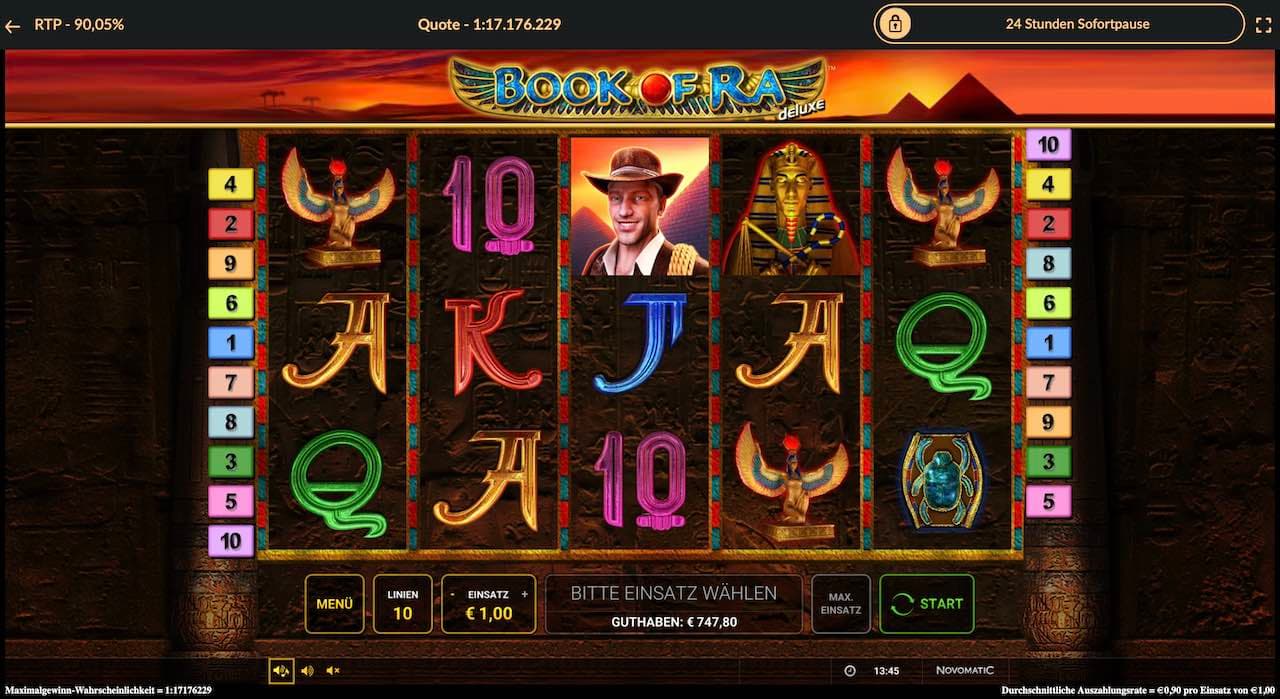Screen dimensions: 1280x699
Task: Choose the reduced sound speaker icon
Action: pos(307,671)
